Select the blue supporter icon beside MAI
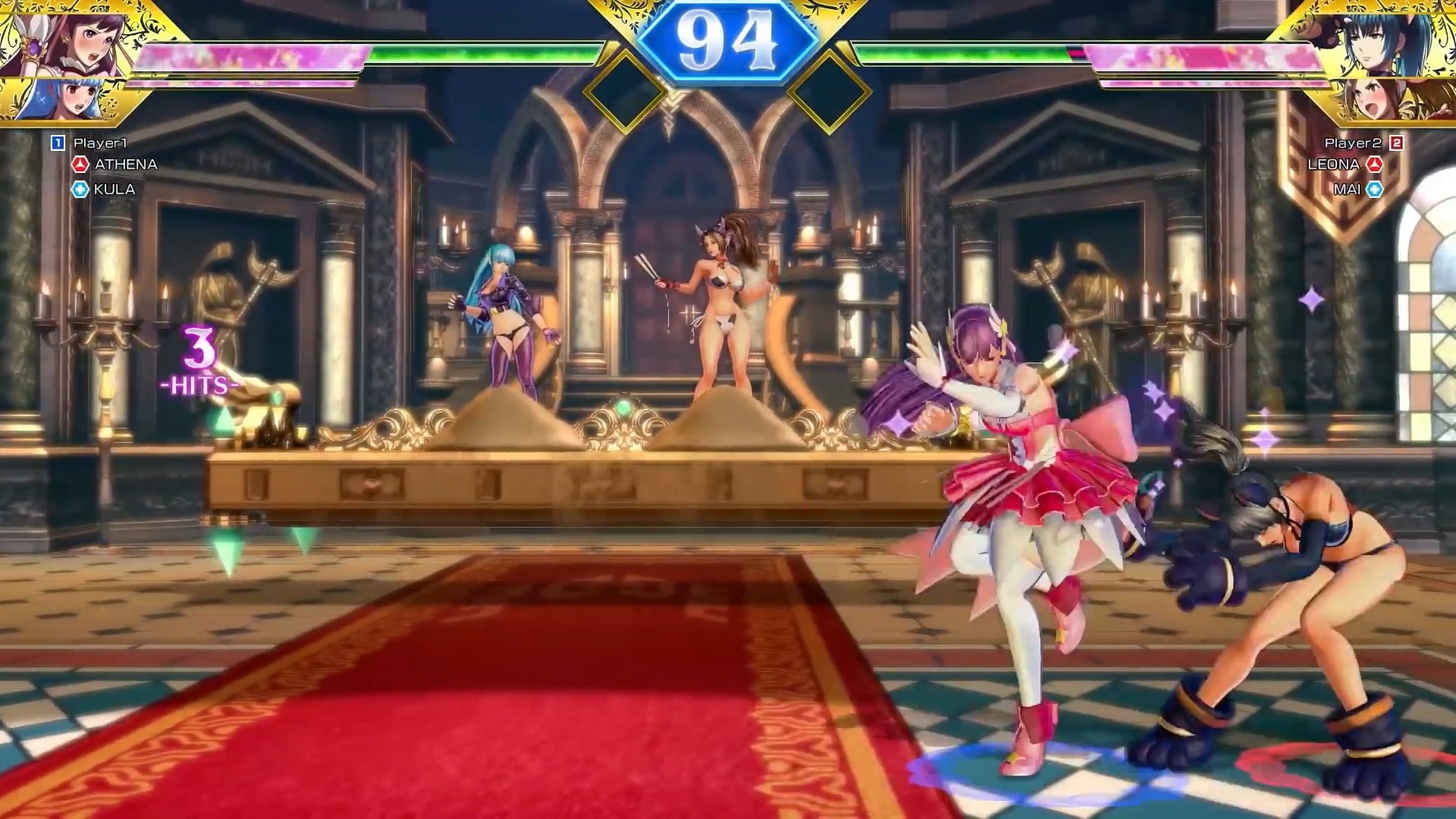Image resolution: width=1456 pixels, height=819 pixels. pos(1374,190)
